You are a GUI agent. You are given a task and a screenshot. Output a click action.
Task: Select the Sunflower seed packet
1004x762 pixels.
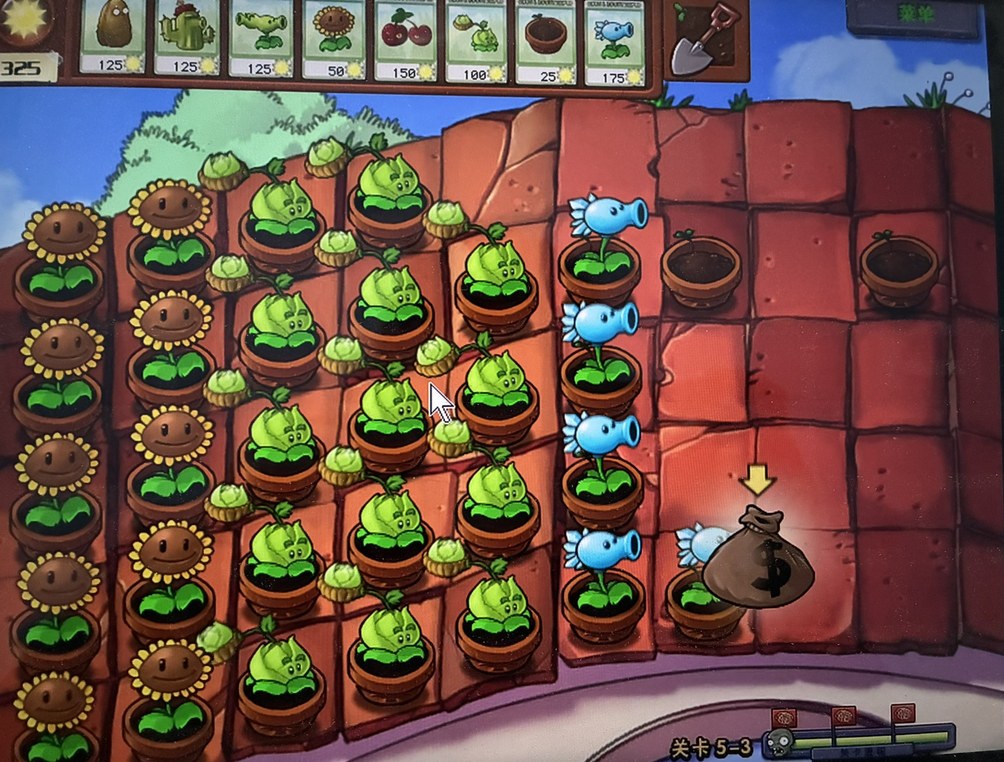pyautogui.click(x=334, y=36)
